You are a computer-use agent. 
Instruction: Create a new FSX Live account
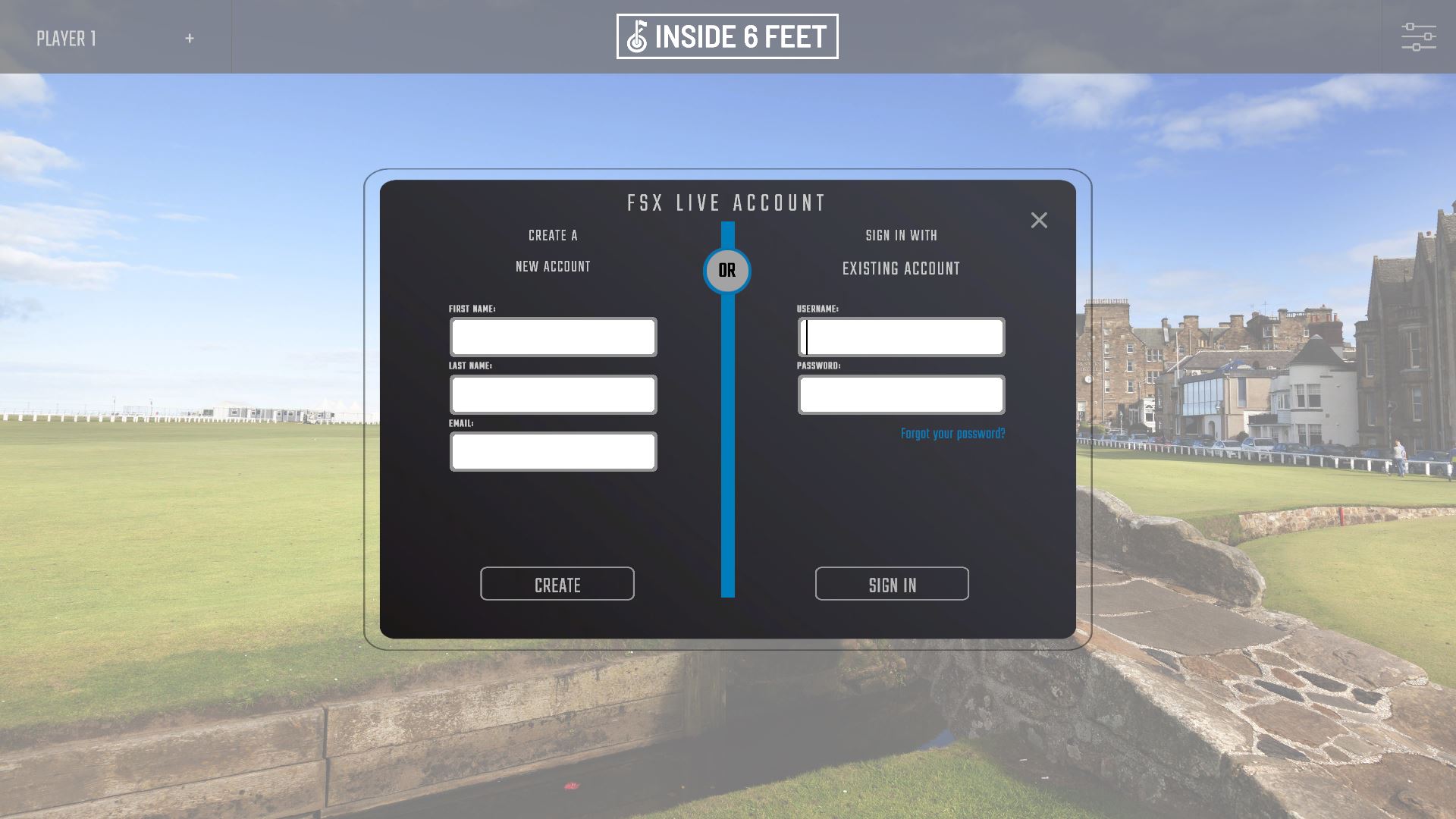557,584
